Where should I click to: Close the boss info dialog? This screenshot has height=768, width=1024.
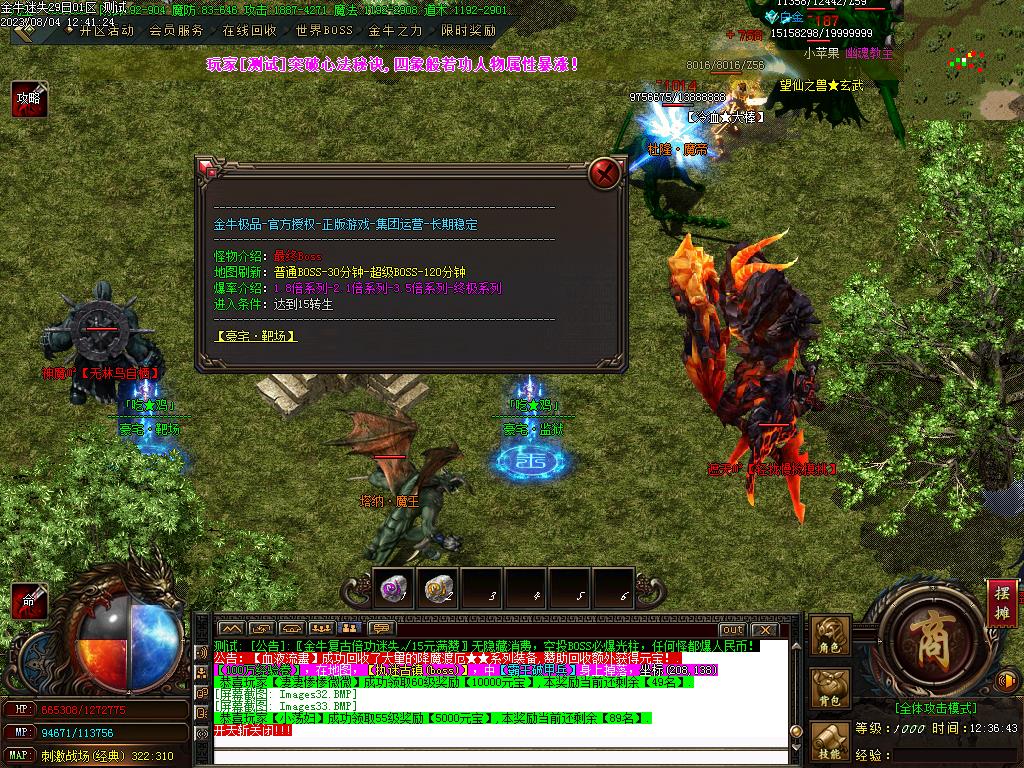[604, 174]
